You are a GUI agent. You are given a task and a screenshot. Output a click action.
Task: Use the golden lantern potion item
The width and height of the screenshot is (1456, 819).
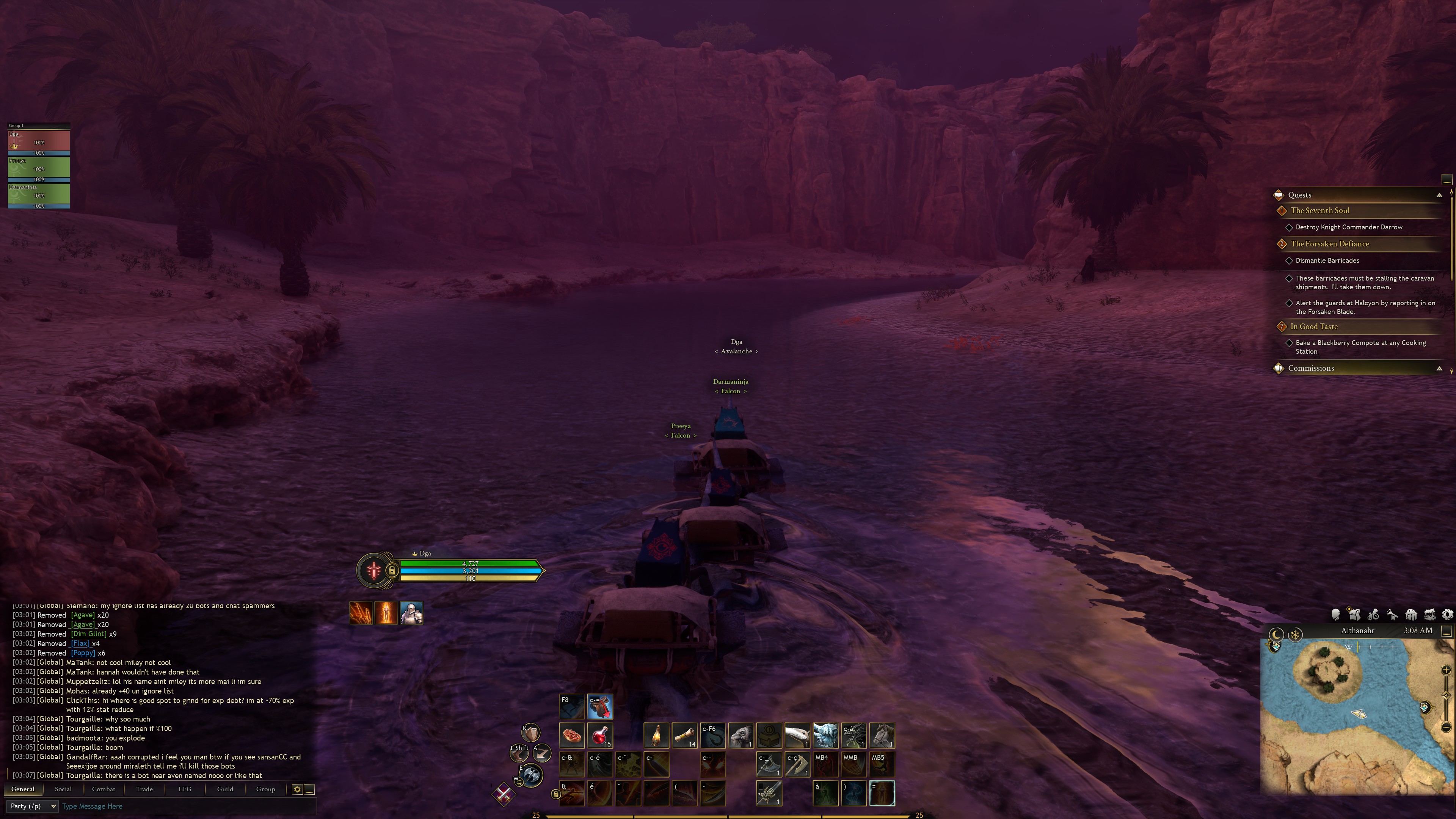pyautogui.click(x=656, y=736)
